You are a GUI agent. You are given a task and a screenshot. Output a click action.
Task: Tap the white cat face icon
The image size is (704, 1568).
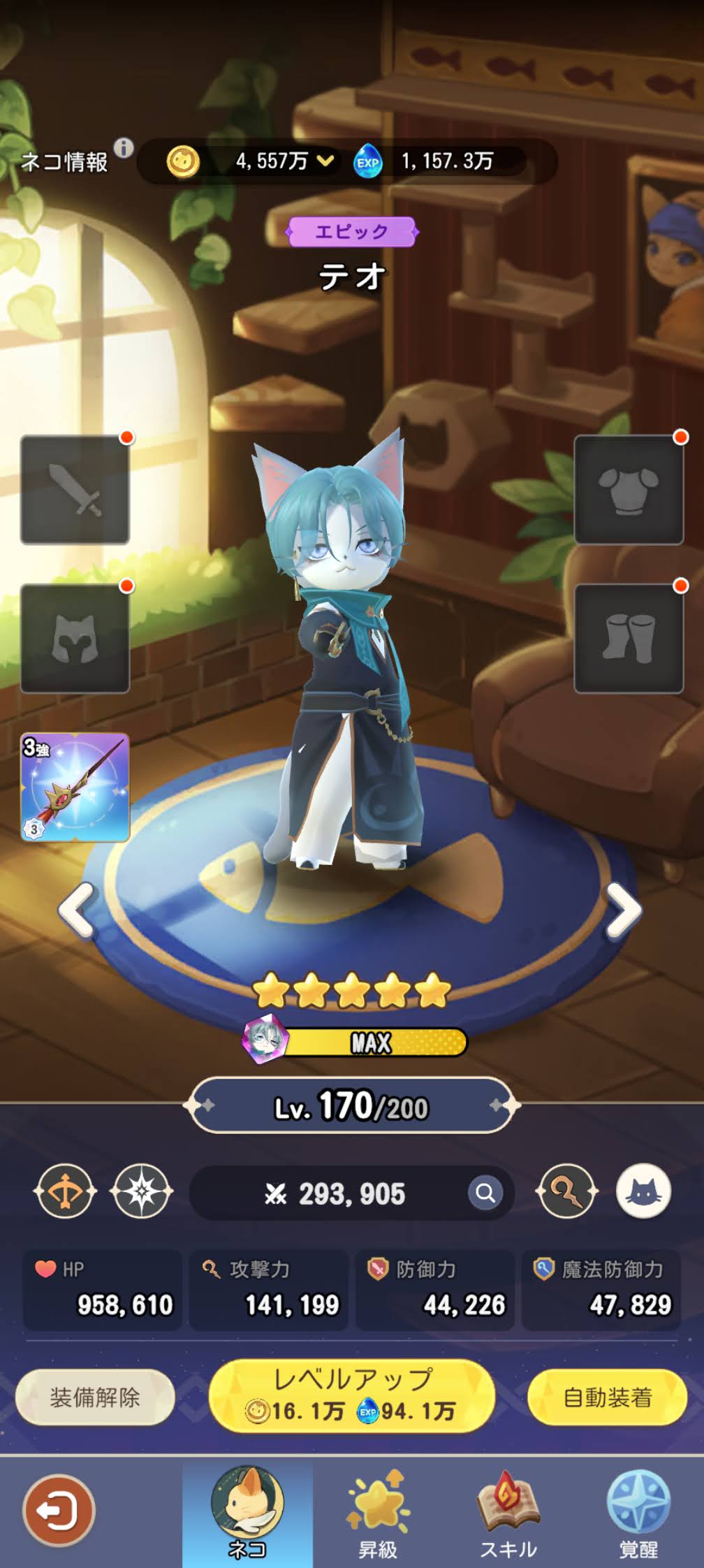click(x=643, y=1191)
